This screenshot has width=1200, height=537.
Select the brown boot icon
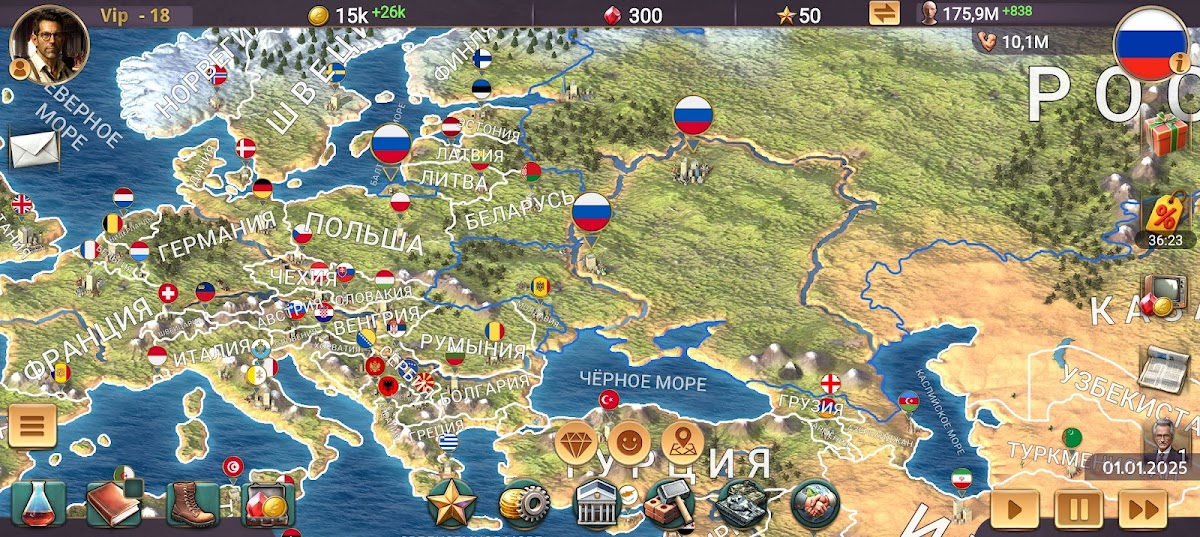pos(192,504)
